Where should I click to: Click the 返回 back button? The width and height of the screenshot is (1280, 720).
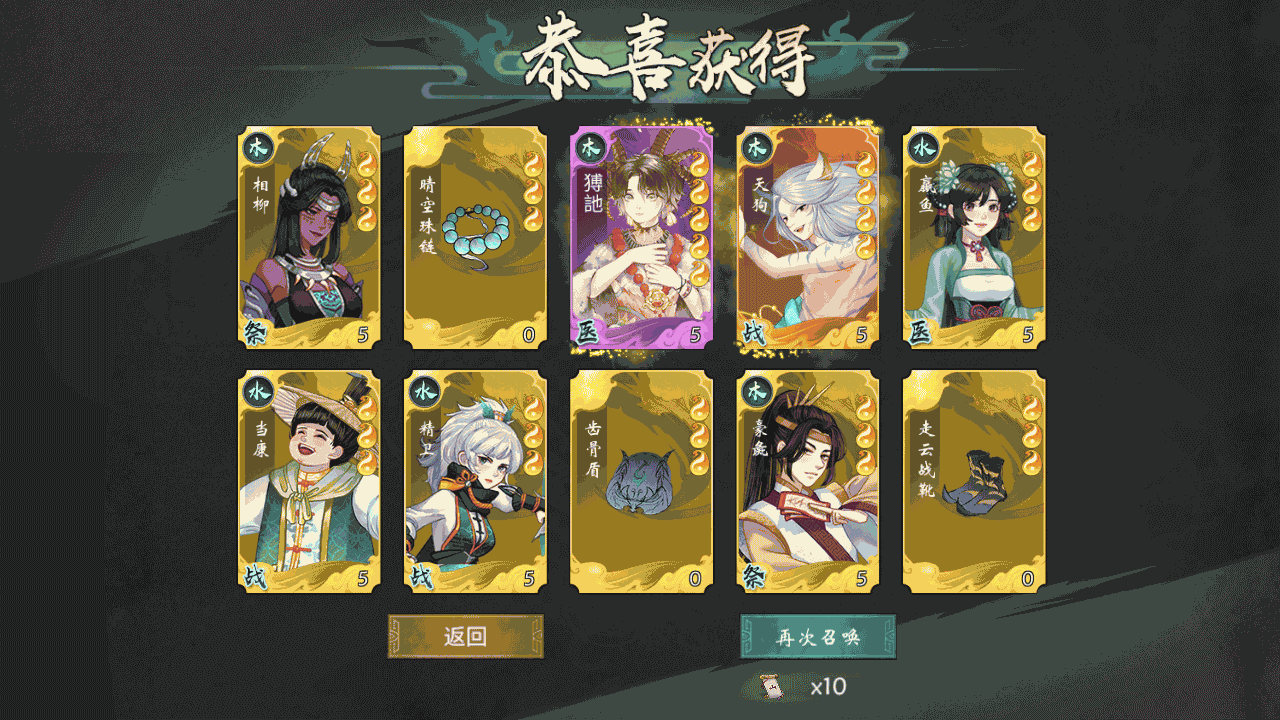(x=465, y=637)
